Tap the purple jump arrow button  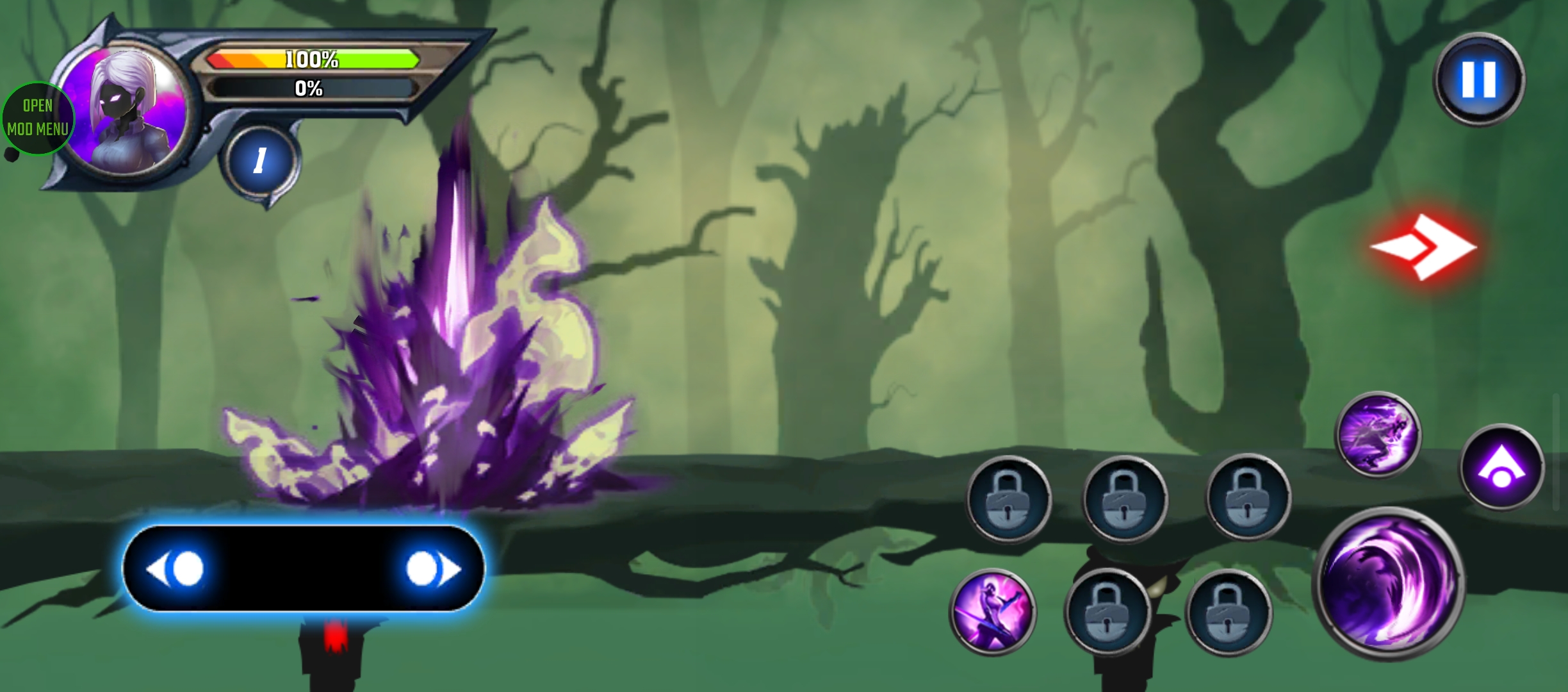point(1501,467)
